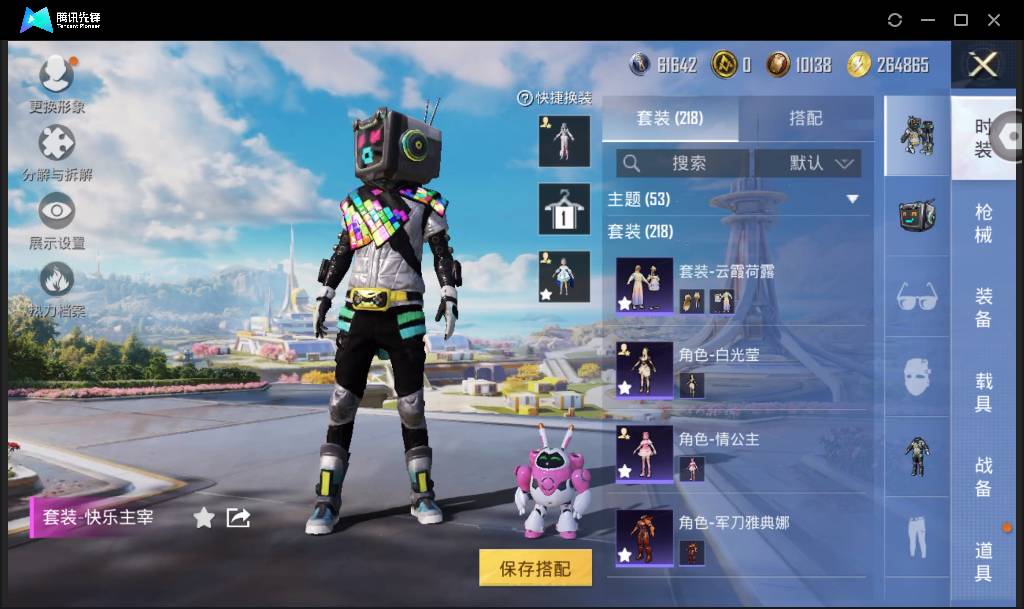Maximize the emulator window
1024x609 pixels.
[x=961, y=20]
